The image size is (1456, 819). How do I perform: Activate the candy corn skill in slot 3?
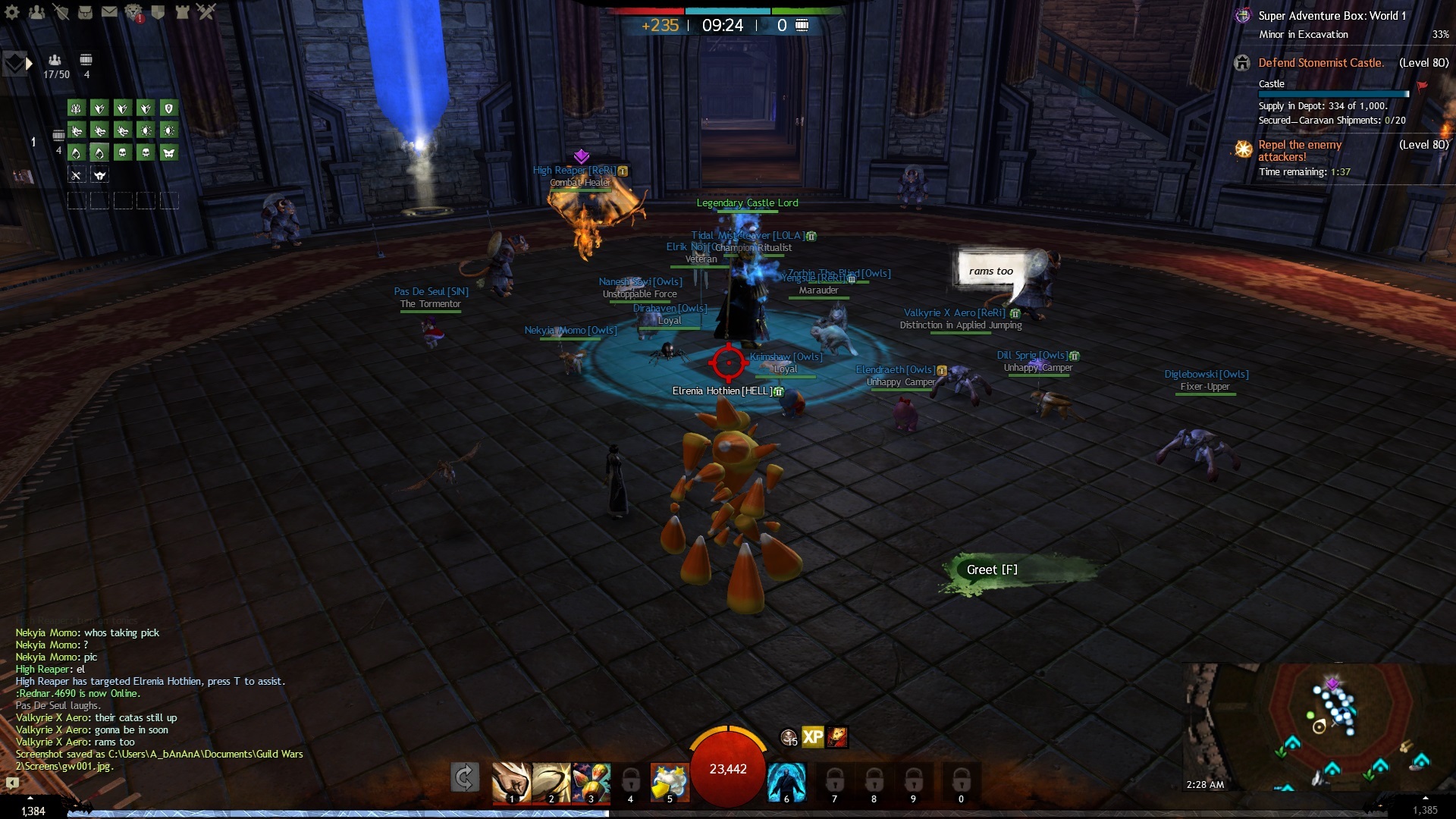coord(591,781)
